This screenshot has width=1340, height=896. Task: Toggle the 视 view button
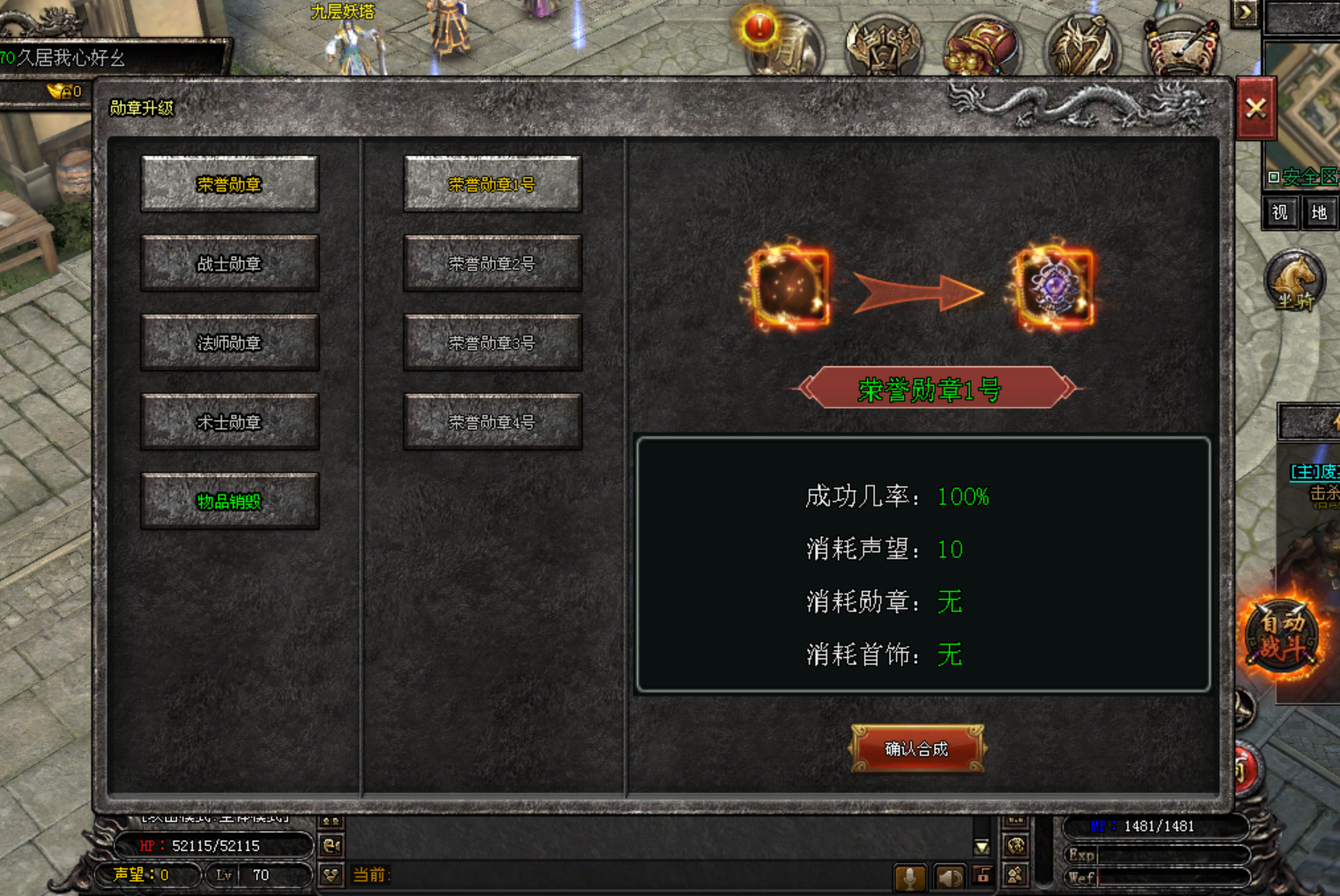[1279, 212]
